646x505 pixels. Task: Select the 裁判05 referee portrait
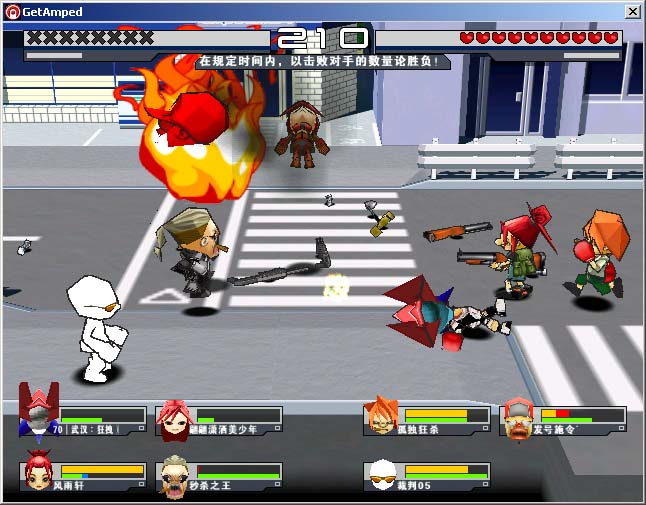(381, 474)
